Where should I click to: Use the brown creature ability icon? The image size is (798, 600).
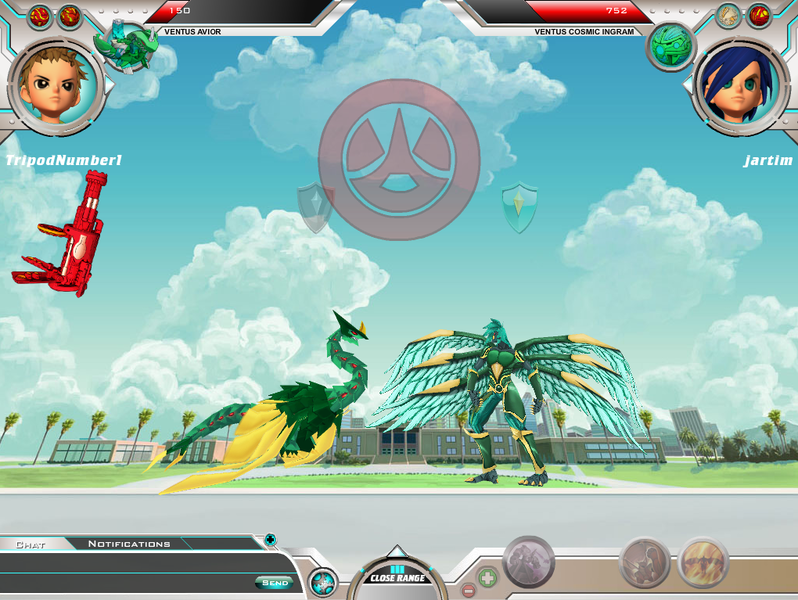644,564
